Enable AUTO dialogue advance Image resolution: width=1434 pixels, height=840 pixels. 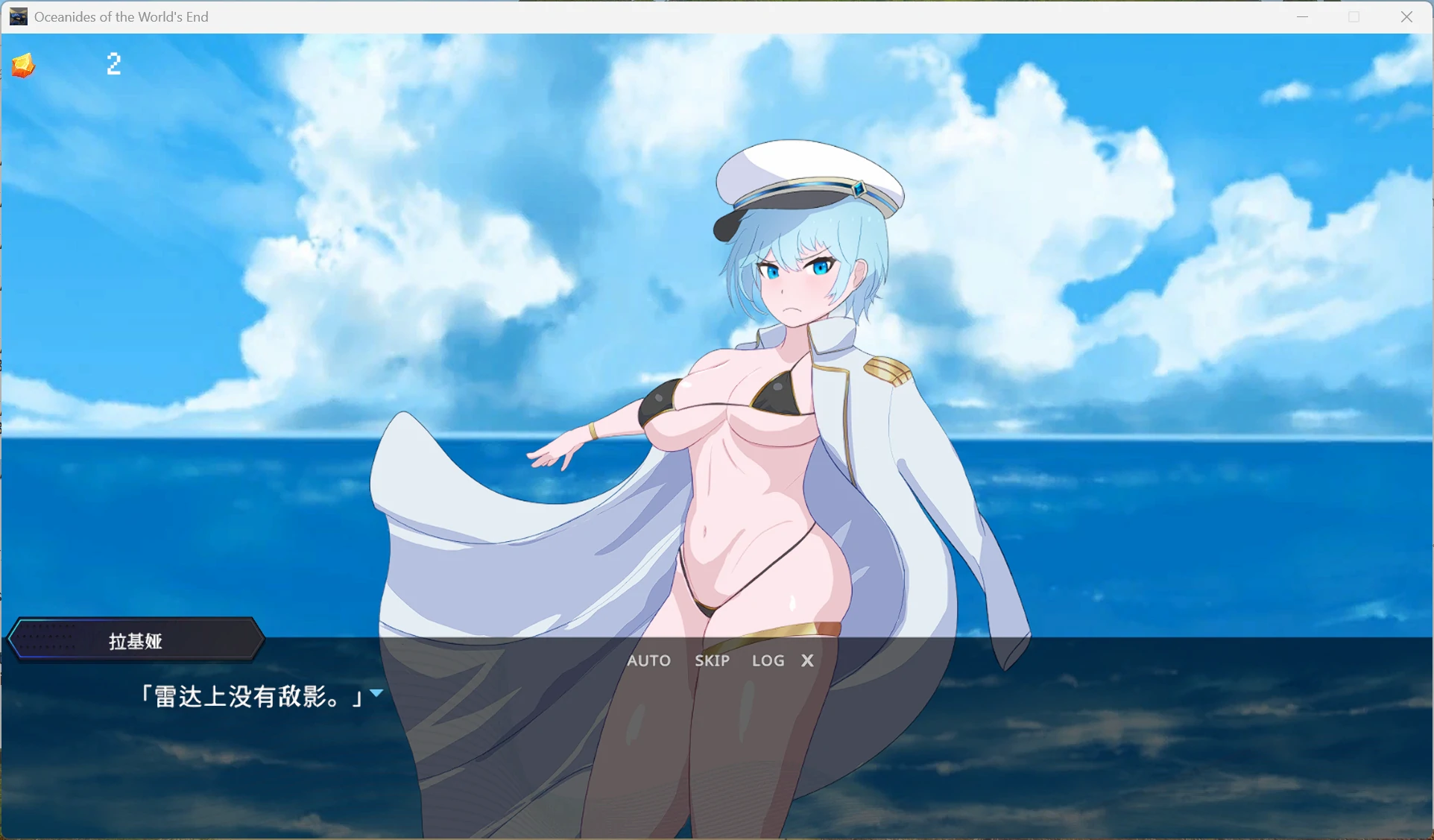click(x=648, y=660)
